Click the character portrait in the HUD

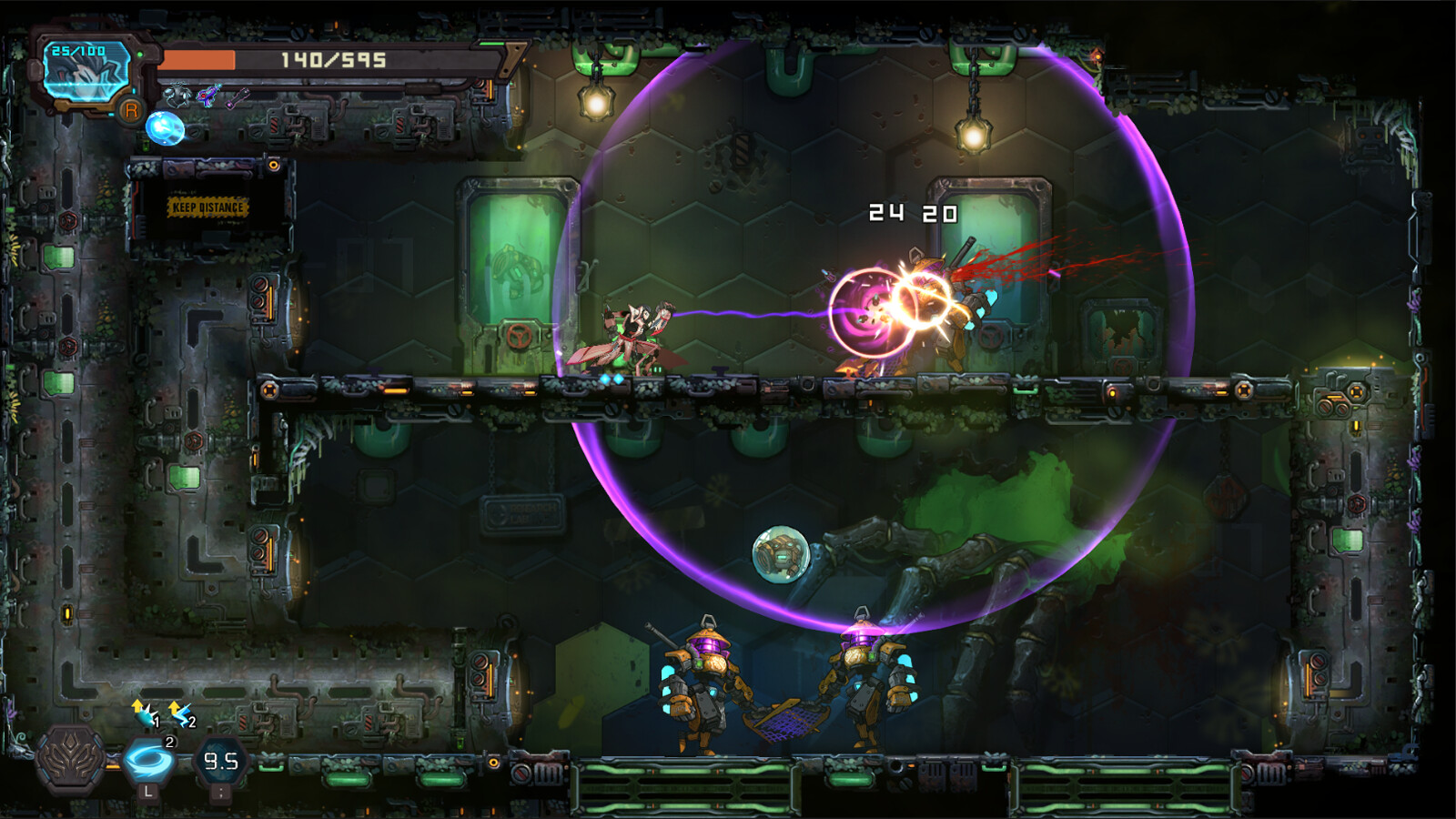coord(86,73)
